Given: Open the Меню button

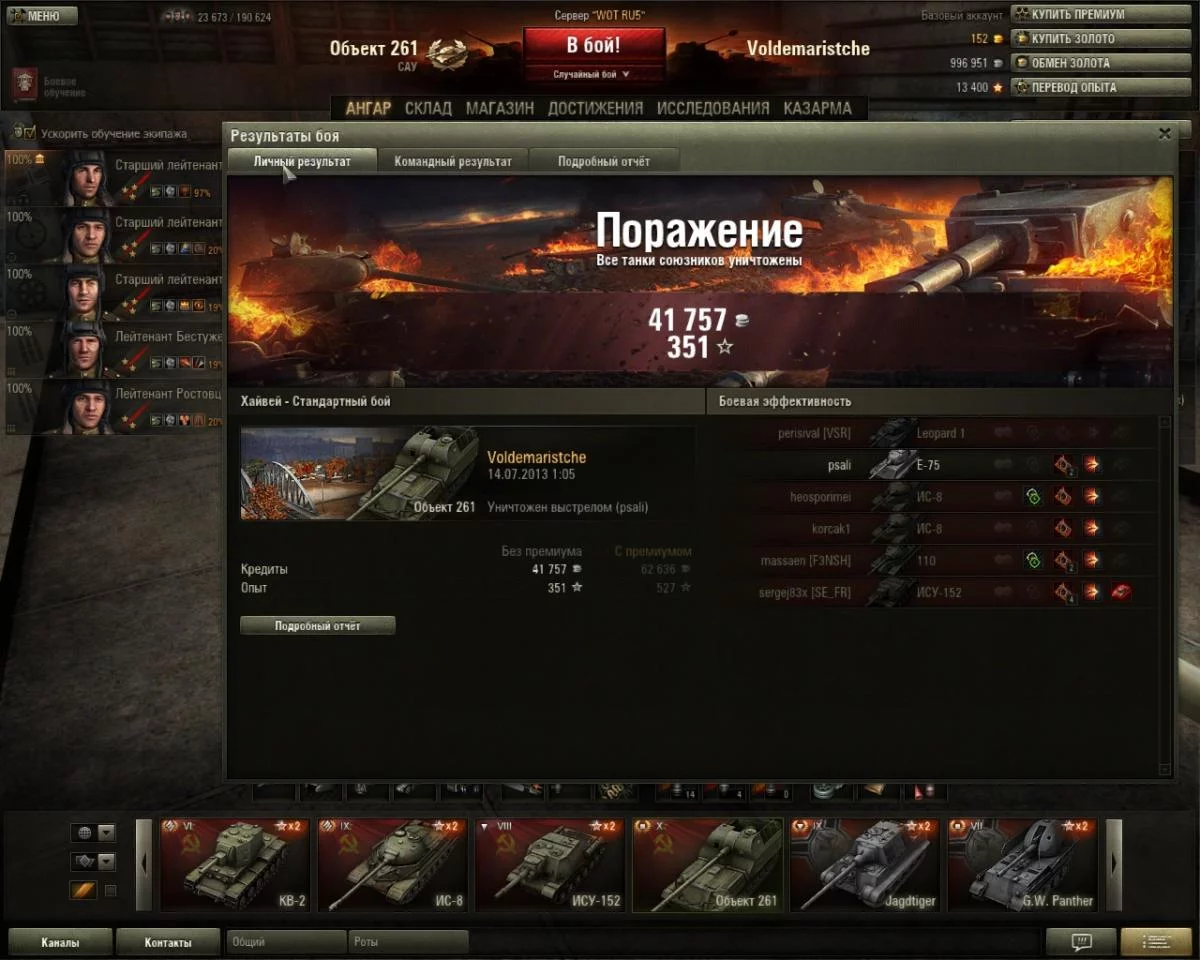Looking at the screenshot, I should click(x=41, y=16).
